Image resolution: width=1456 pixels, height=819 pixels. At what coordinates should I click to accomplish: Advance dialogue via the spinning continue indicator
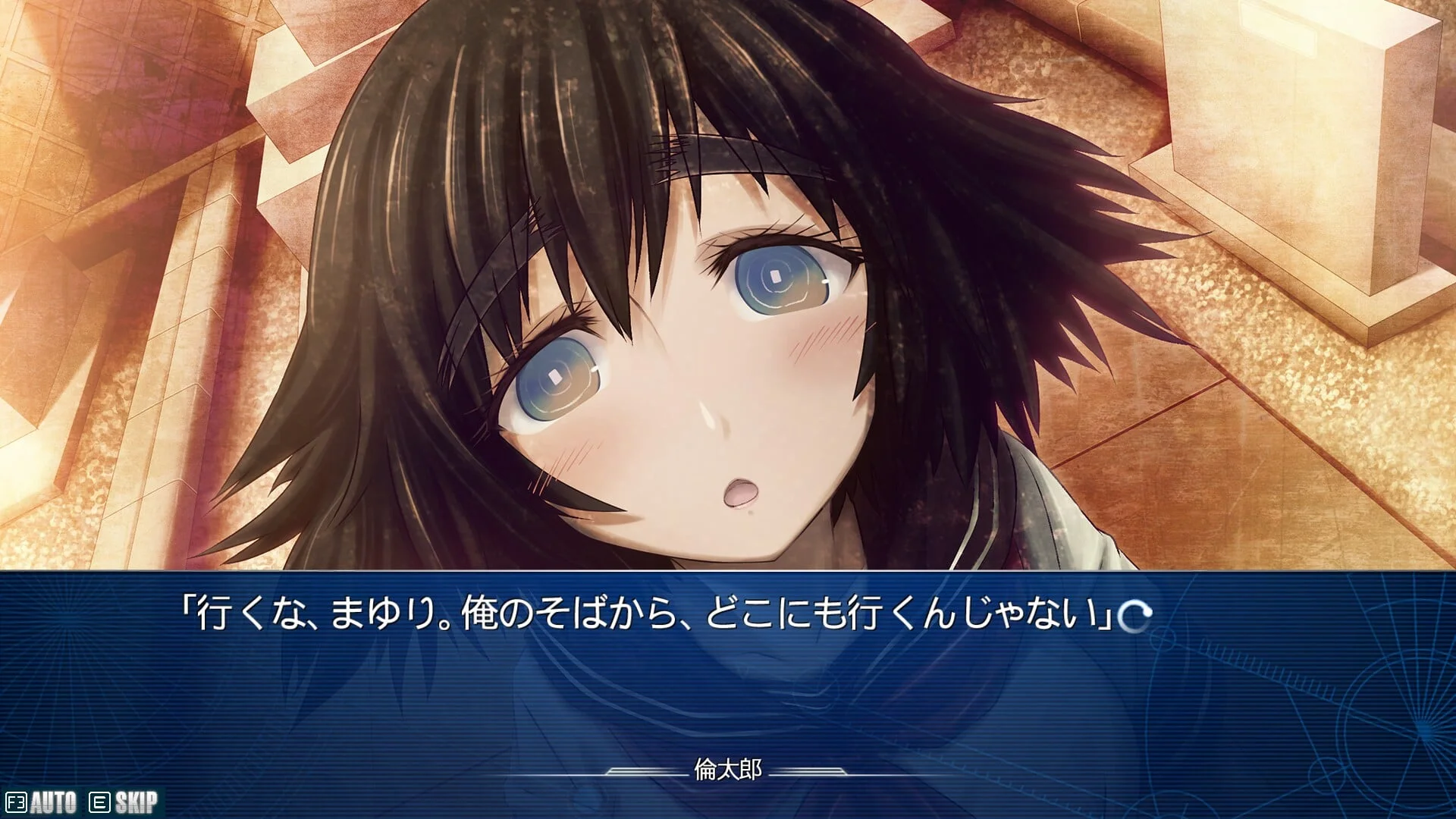click(x=1136, y=616)
